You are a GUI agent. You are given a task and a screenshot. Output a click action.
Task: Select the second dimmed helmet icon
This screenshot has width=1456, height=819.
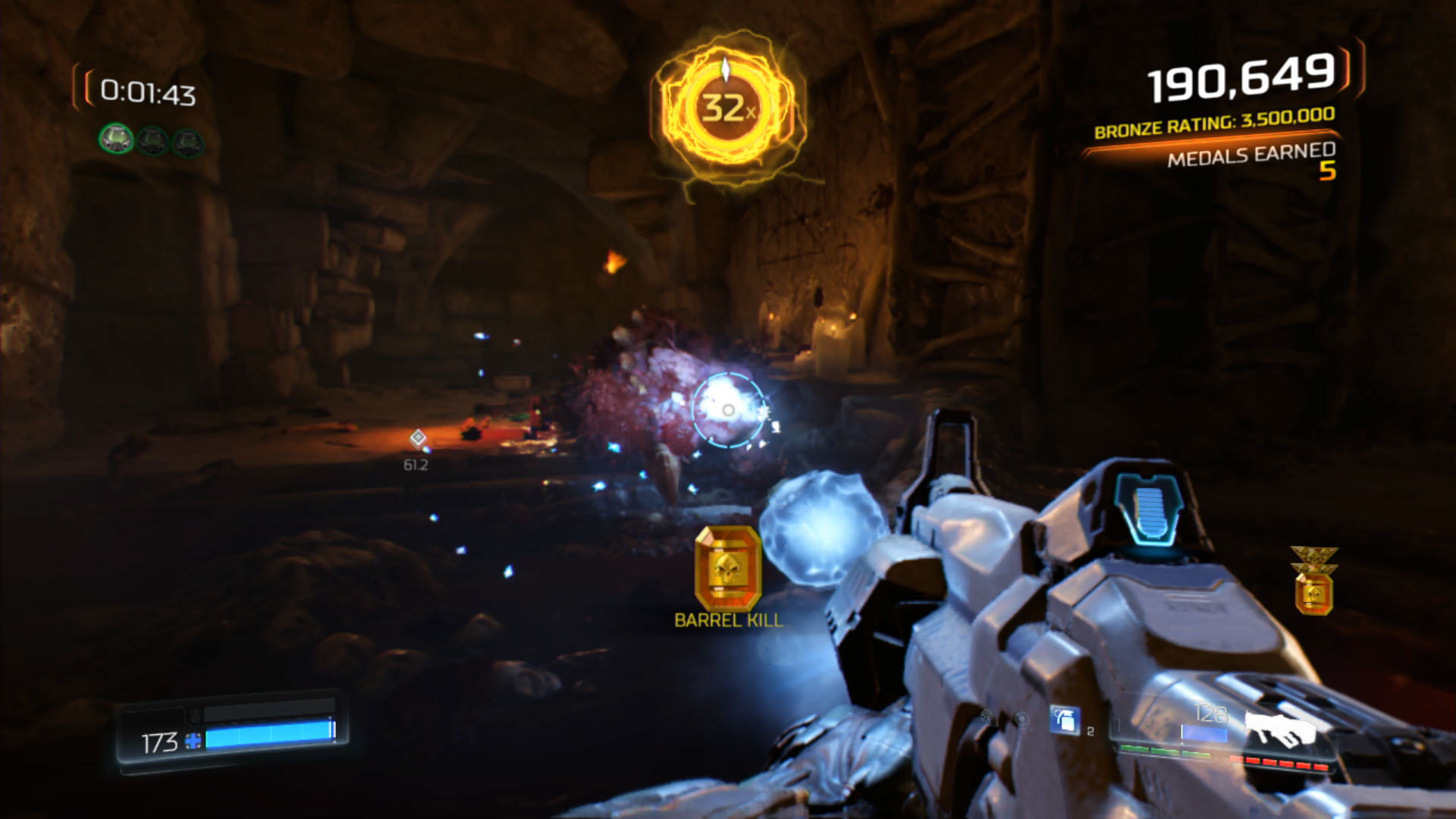coord(152,140)
